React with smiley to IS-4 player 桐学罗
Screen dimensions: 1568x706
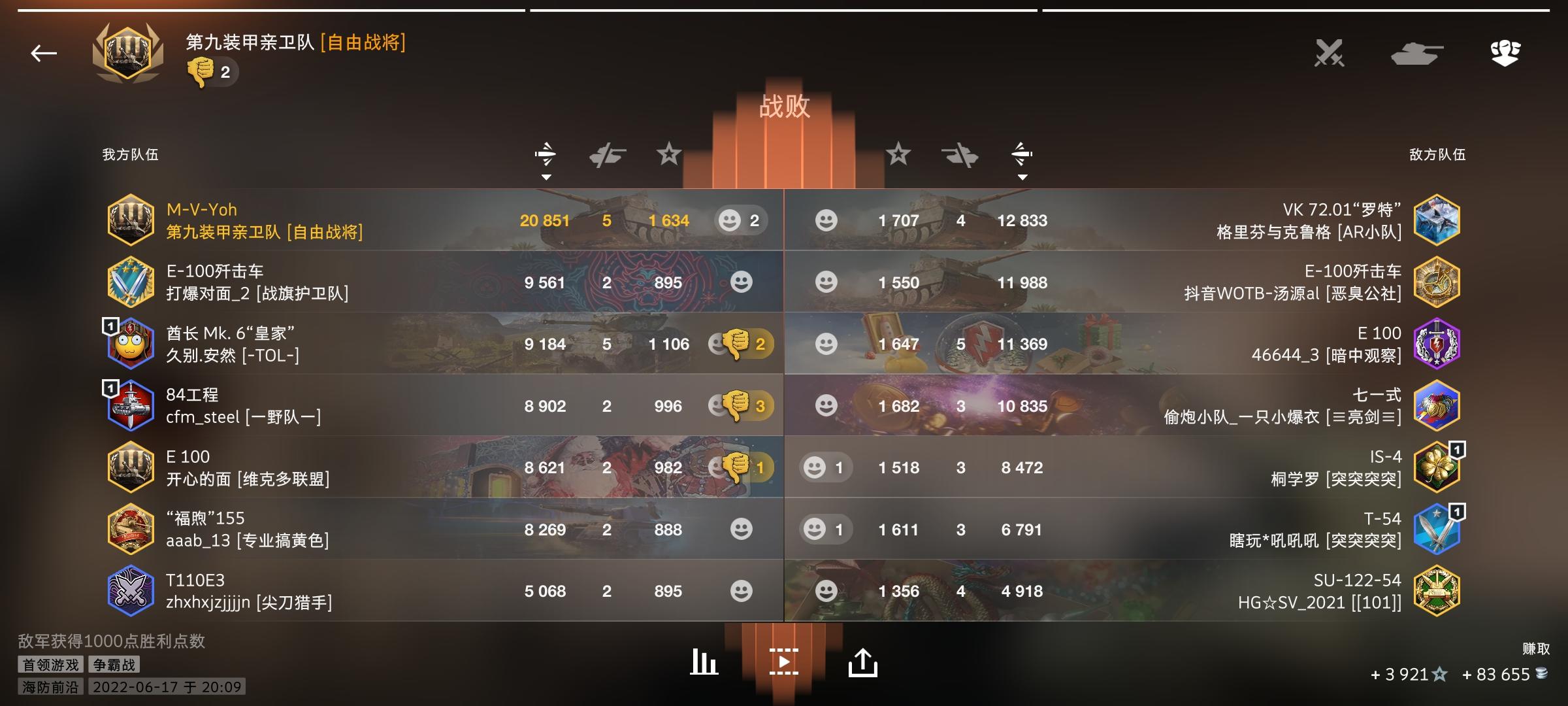pyautogui.click(x=814, y=467)
